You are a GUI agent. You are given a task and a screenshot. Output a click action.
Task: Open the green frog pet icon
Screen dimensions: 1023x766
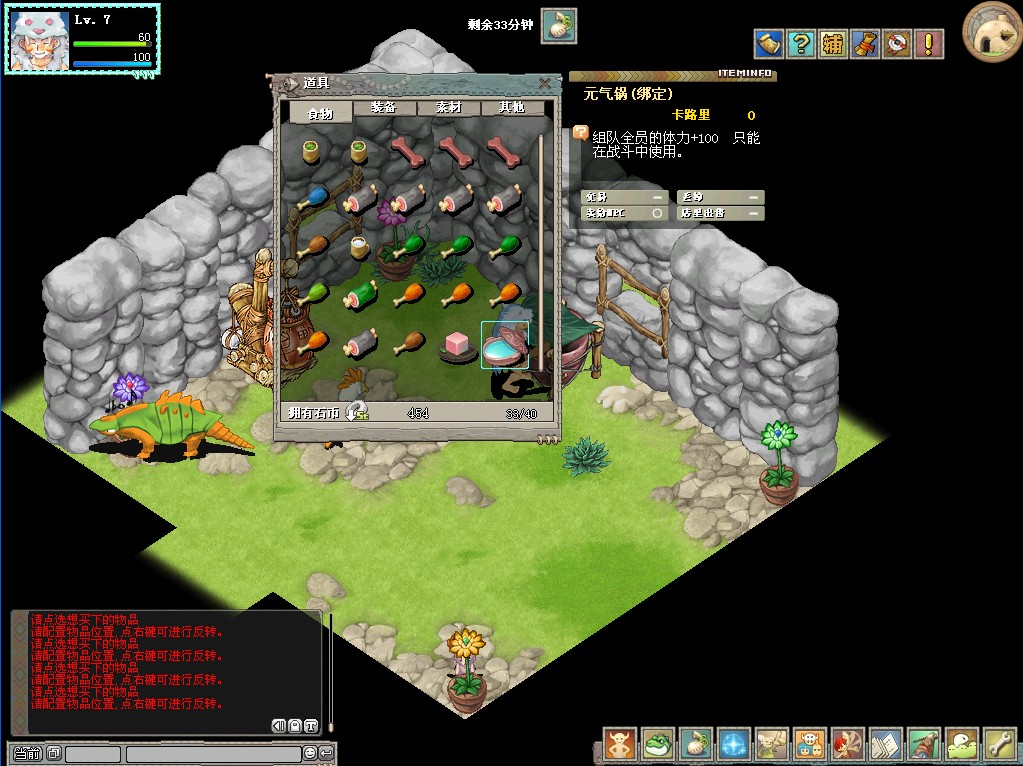click(658, 744)
